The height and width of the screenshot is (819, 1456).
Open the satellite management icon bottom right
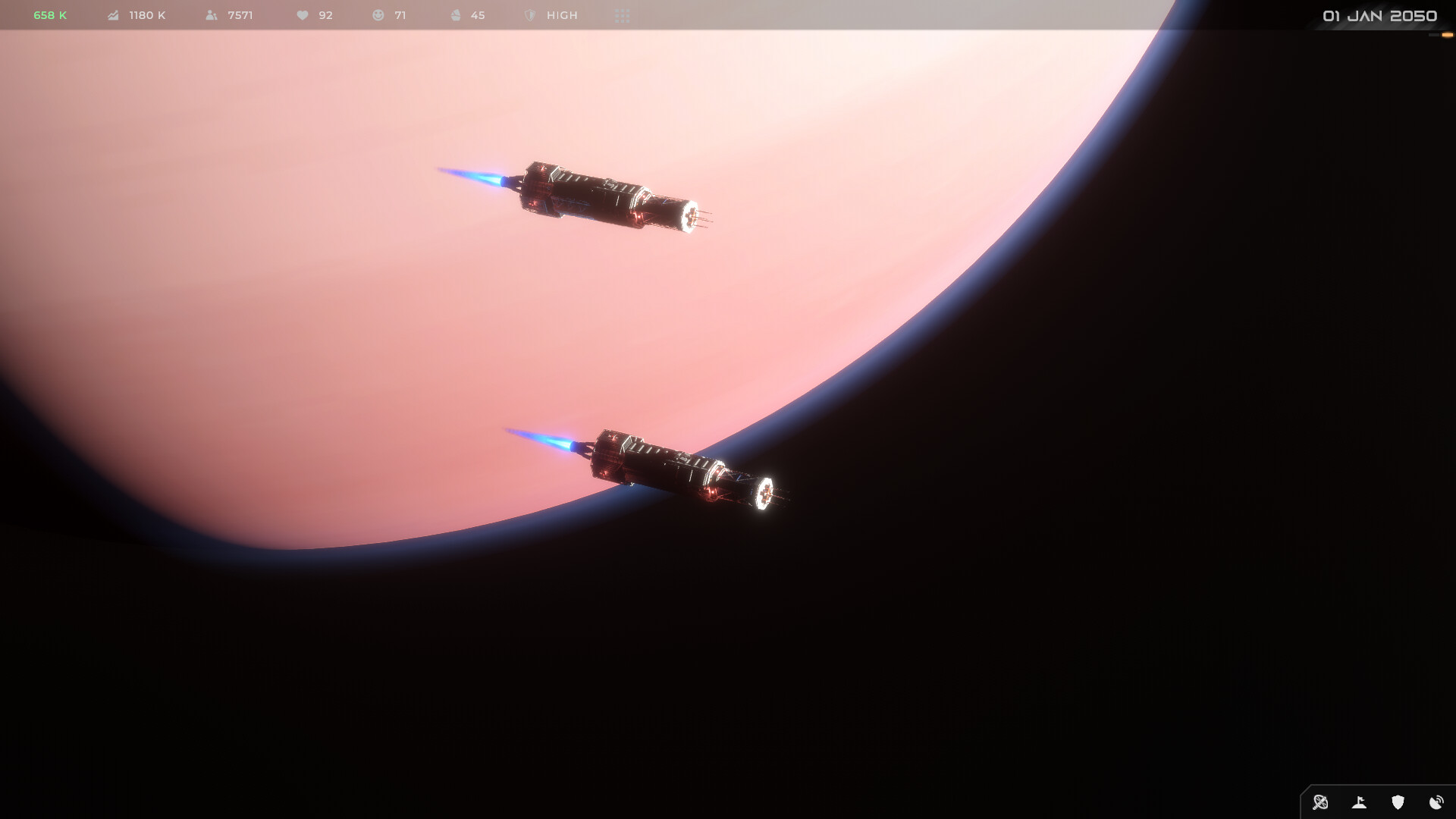point(1320,803)
